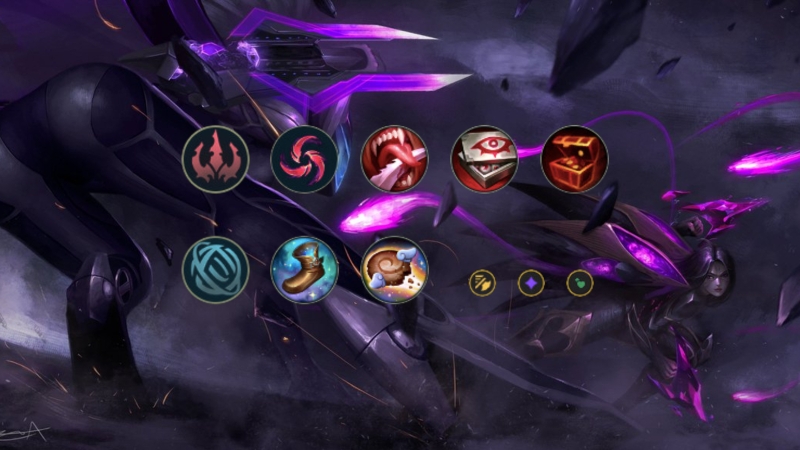Pick the red eye card rune
The height and width of the screenshot is (450, 800).
click(x=484, y=159)
